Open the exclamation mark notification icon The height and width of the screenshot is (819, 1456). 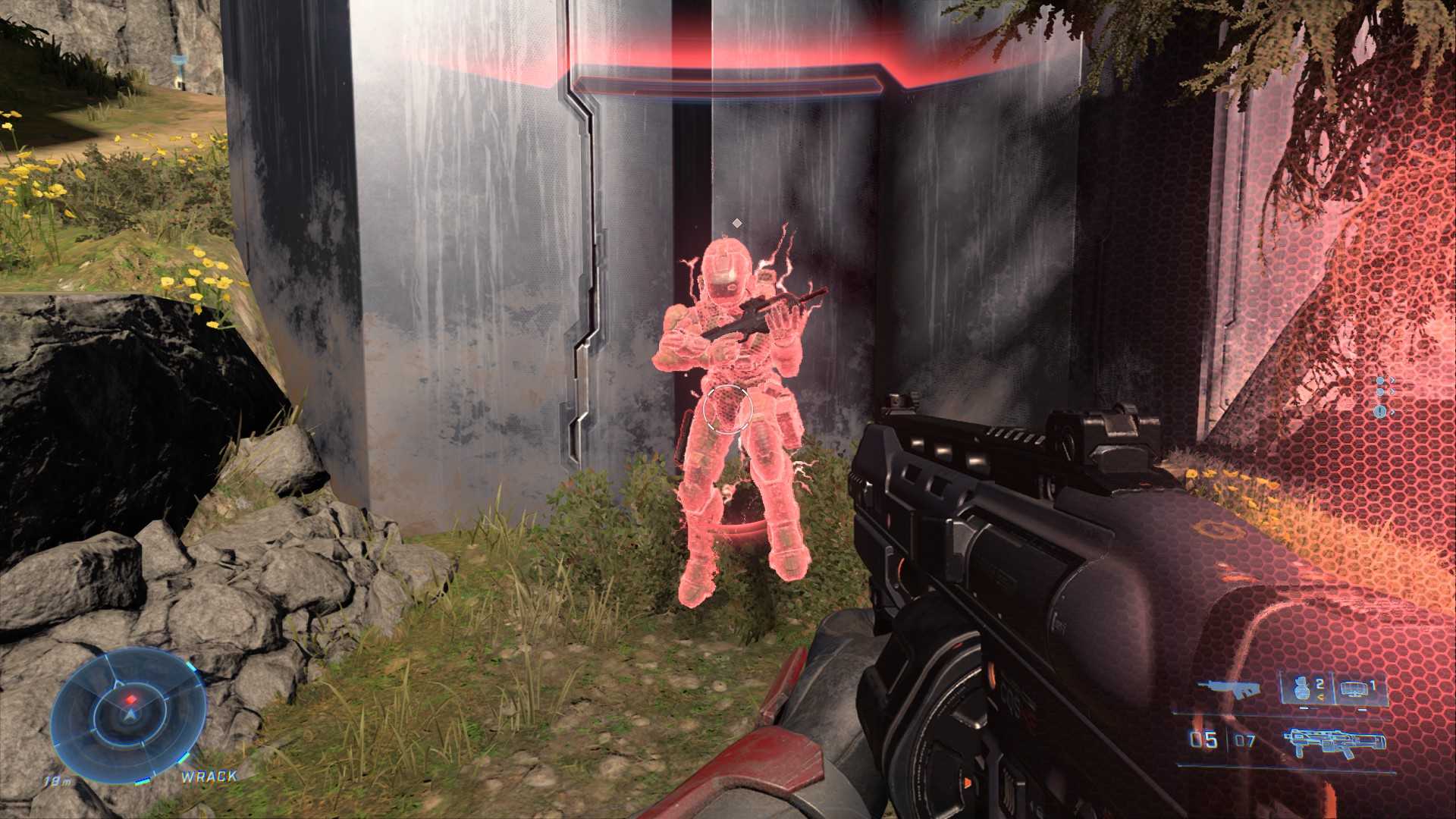pyautogui.click(x=1380, y=411)
